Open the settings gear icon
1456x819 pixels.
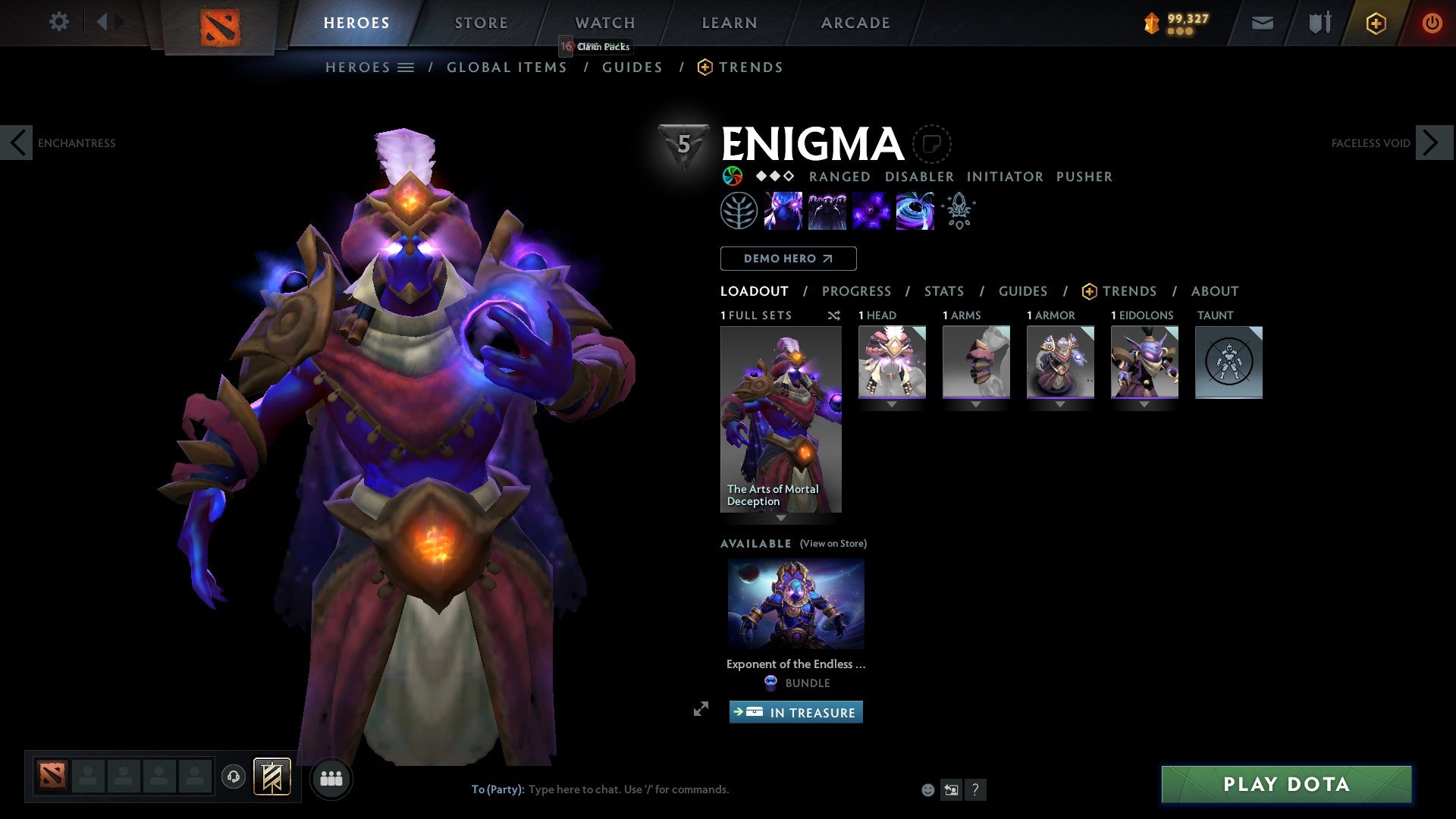click(58, 22)
